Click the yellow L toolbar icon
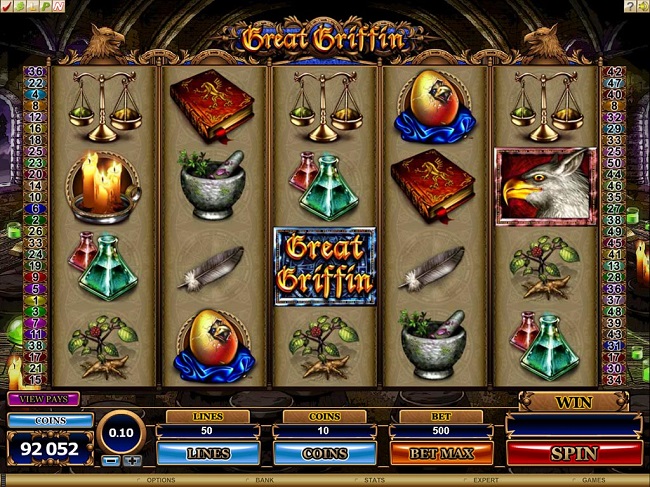The height and width of the screenshot is (487, 650). tap(33, 7)
